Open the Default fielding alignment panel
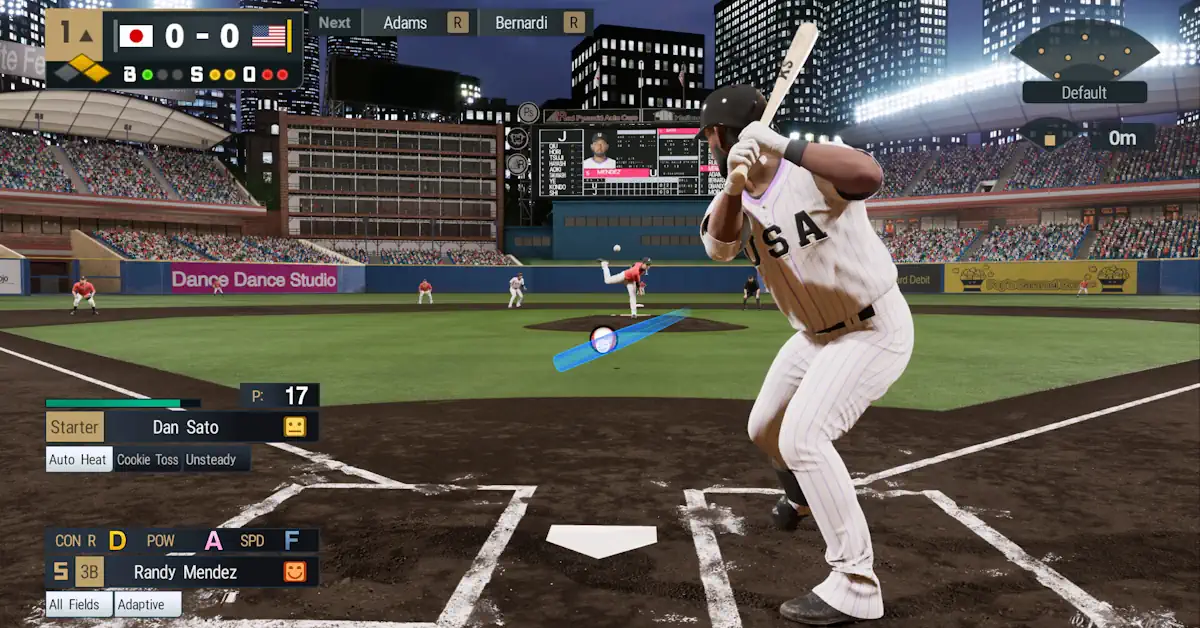The image size is (1200, 628). 1084,92
